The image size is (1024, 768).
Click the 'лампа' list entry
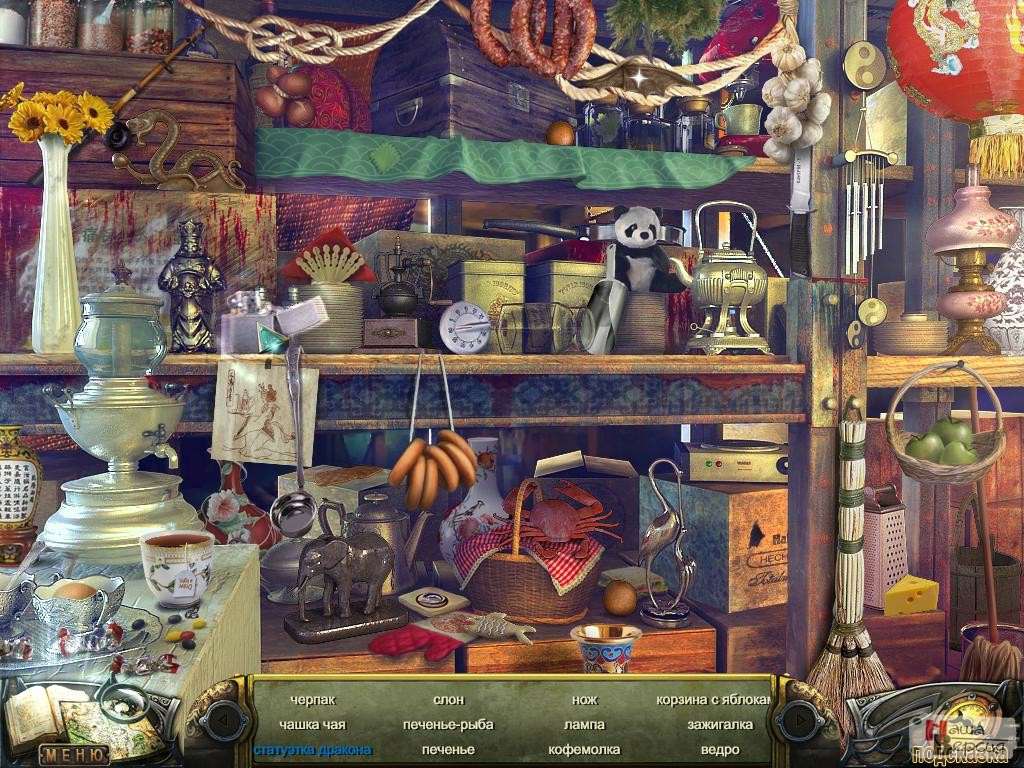584,724
